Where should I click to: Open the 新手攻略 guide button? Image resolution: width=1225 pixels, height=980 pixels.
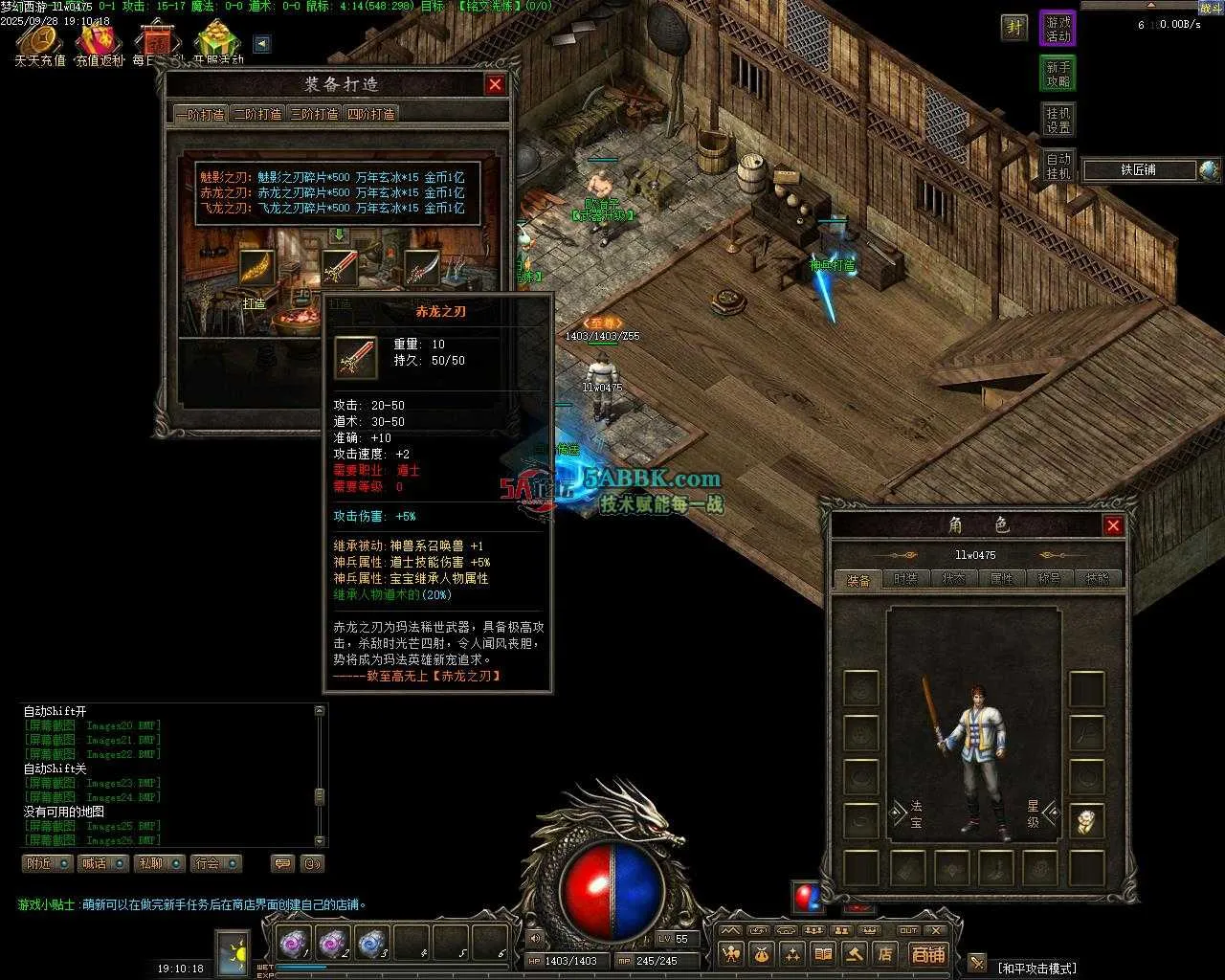coord(1058,74)
